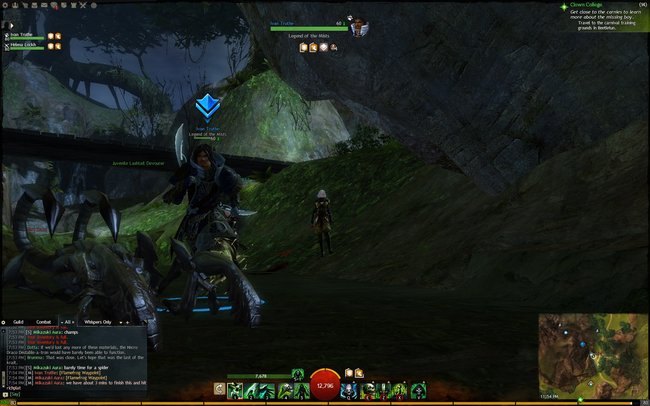The height and width of the screenshot is (406, 650).
Task: Switch to the Guild chat tab
Action: (x=19, y=322)
